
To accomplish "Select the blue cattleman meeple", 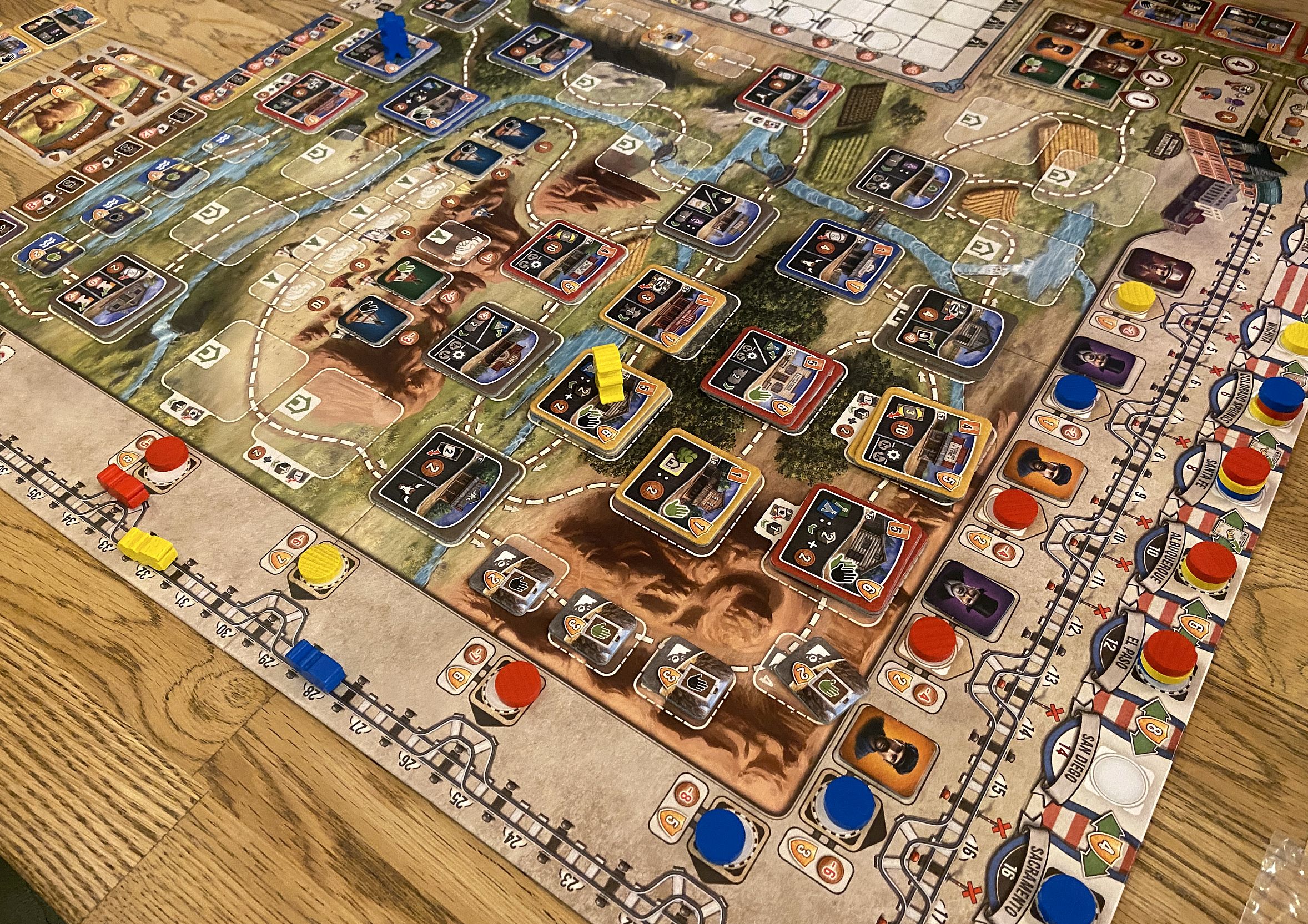I will pos(388,38).
